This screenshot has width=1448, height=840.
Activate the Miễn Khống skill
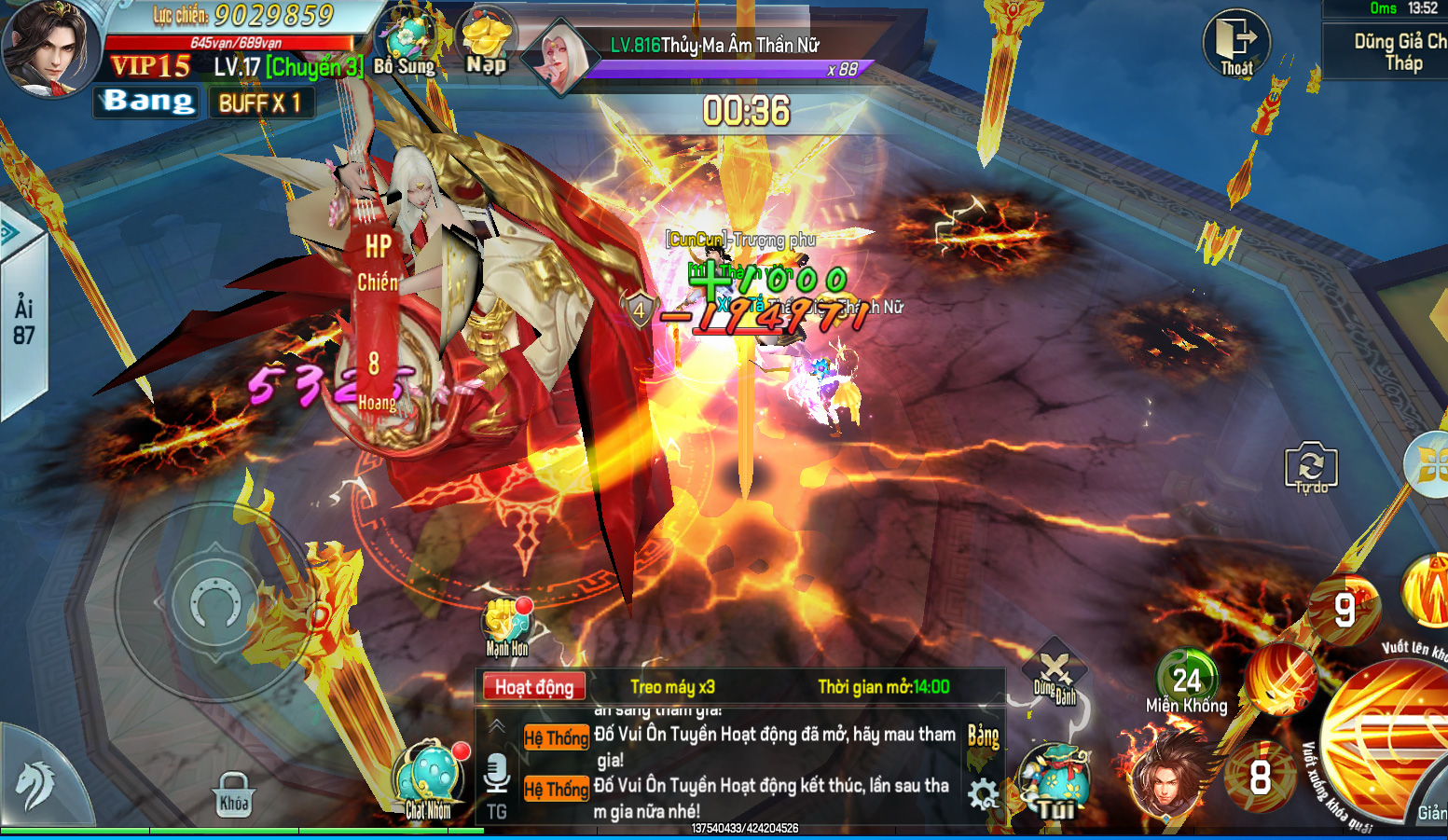coord(1186,681)
